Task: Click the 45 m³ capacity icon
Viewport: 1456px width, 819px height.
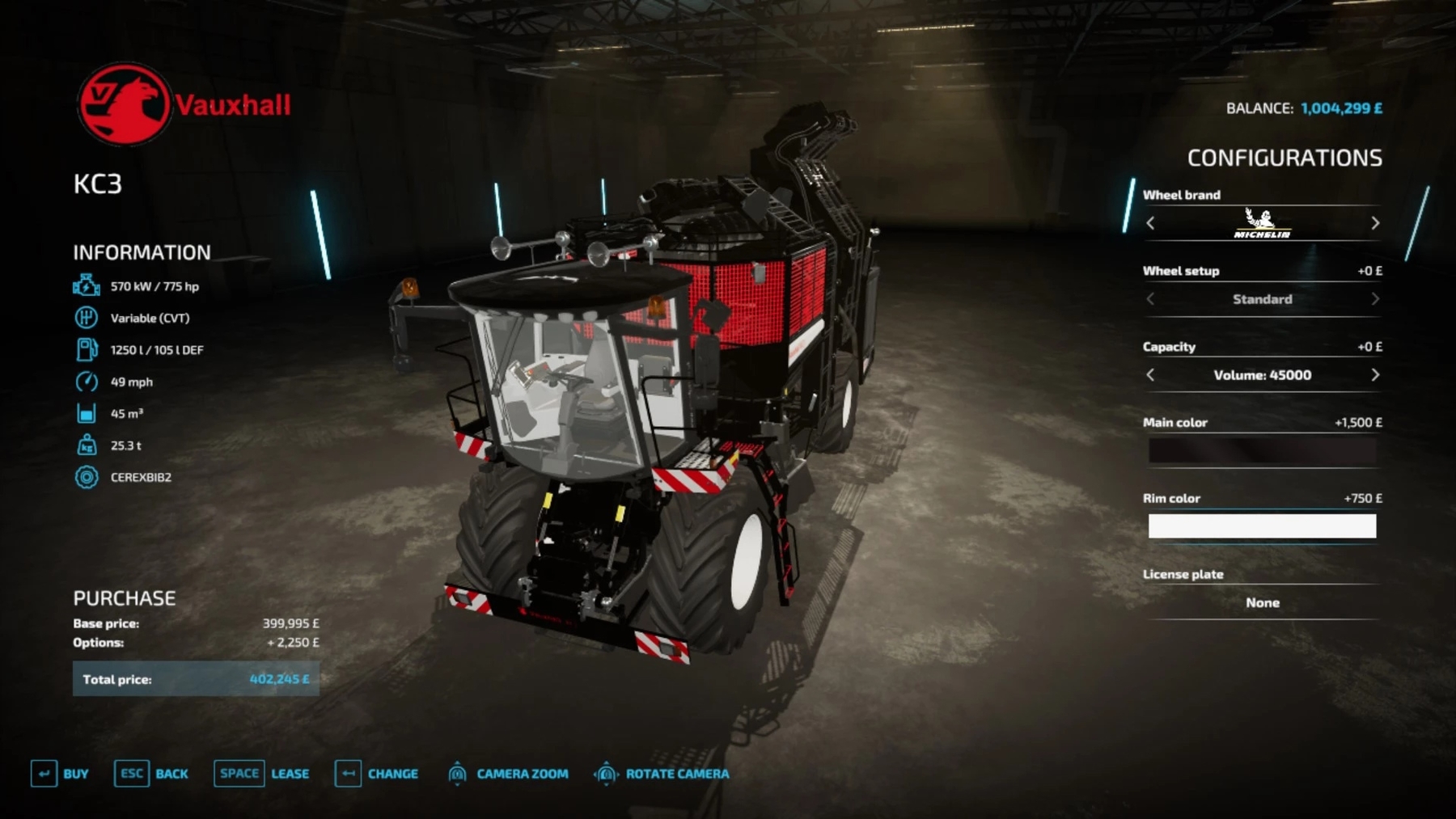Action: pyautogui.click(x=85, y=413)
